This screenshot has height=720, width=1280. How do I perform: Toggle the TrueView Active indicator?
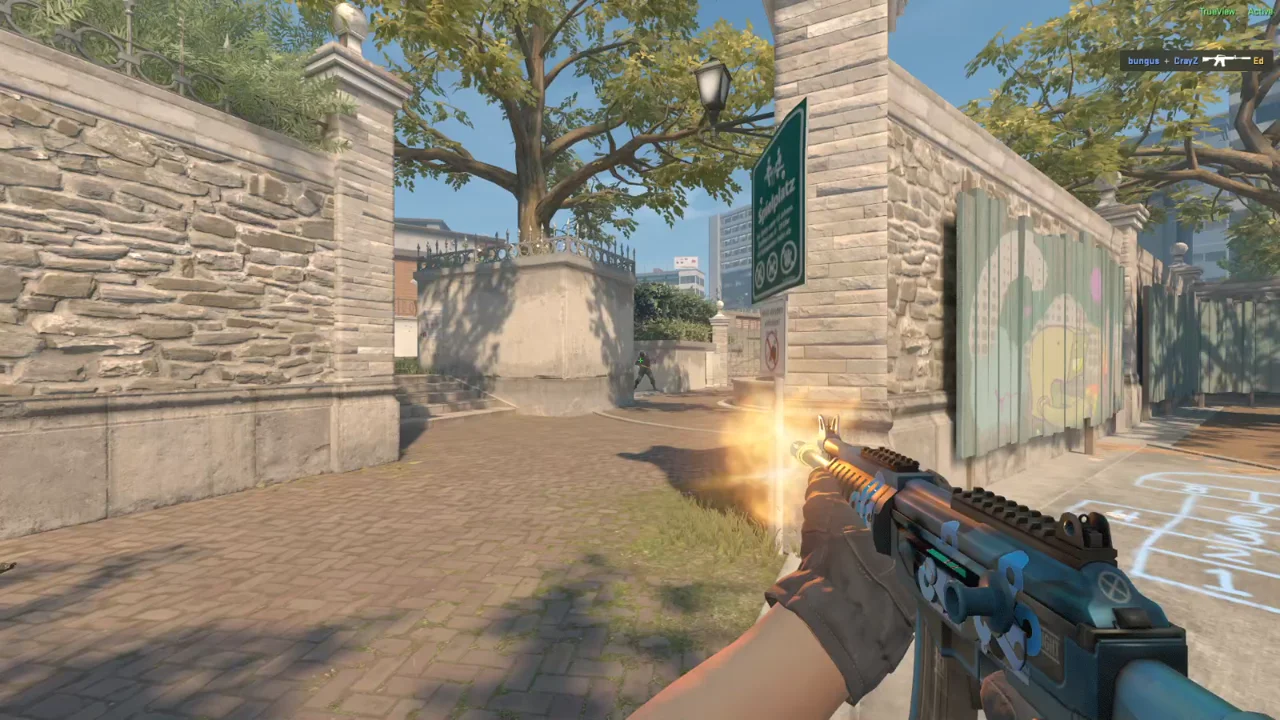point(1236,11)
